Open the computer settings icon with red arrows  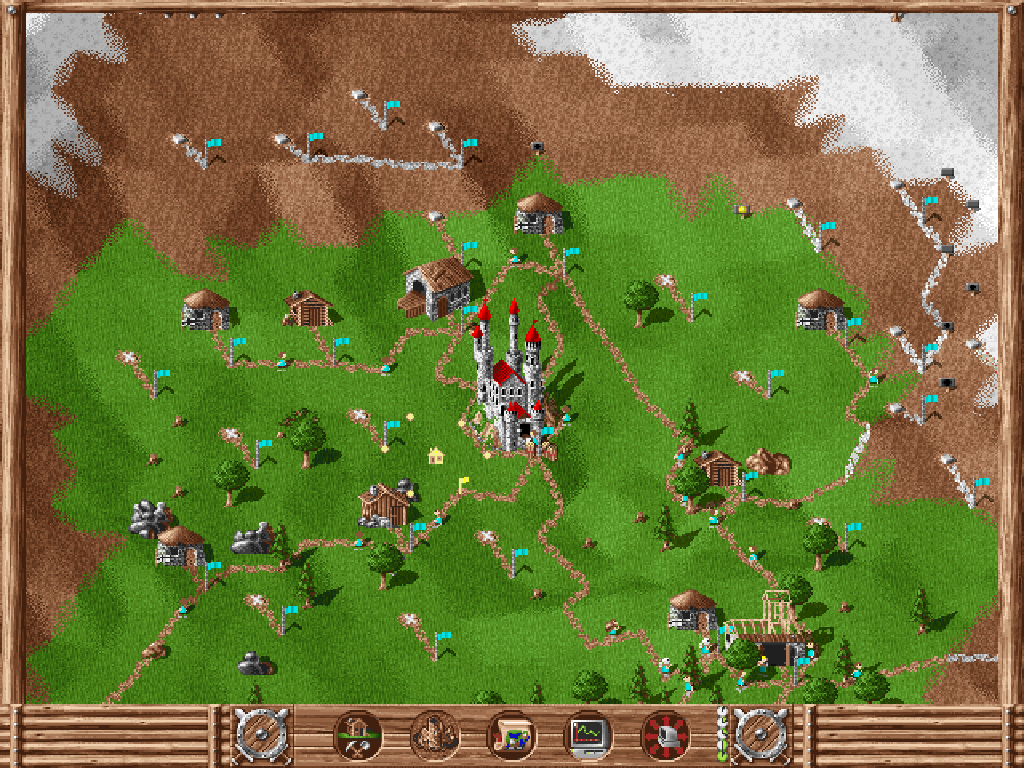point(665,737)
